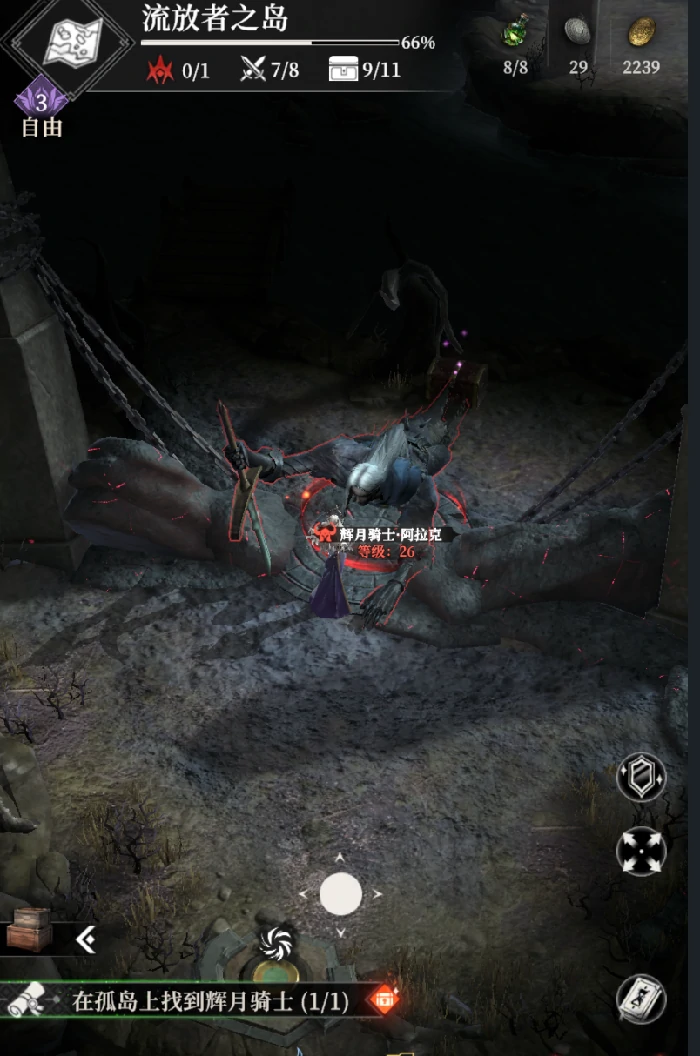The height and width of the screenshot is (1056, 700).
Task: Activate the shield rune button
Action: click(x=640, y=777)
